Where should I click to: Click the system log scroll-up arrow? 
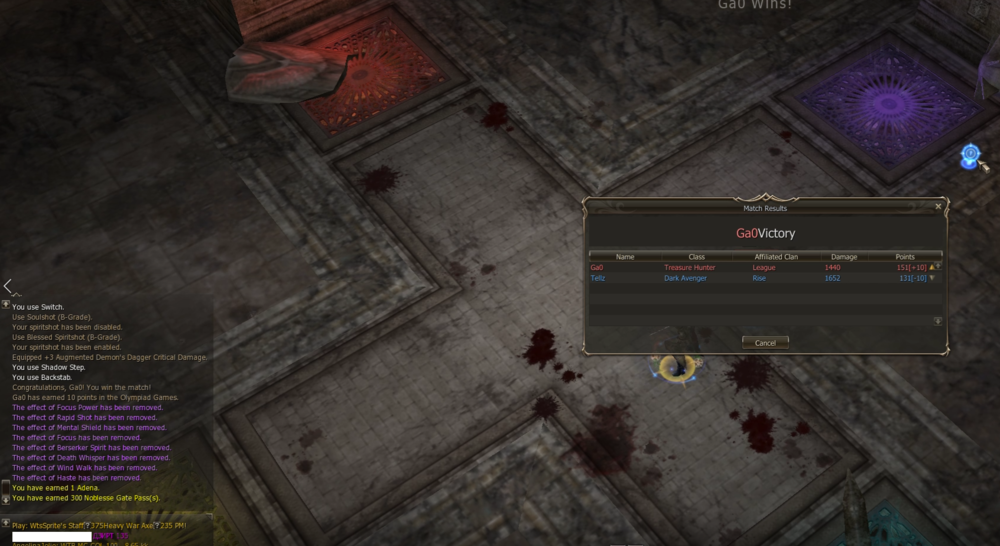point(6,304)
